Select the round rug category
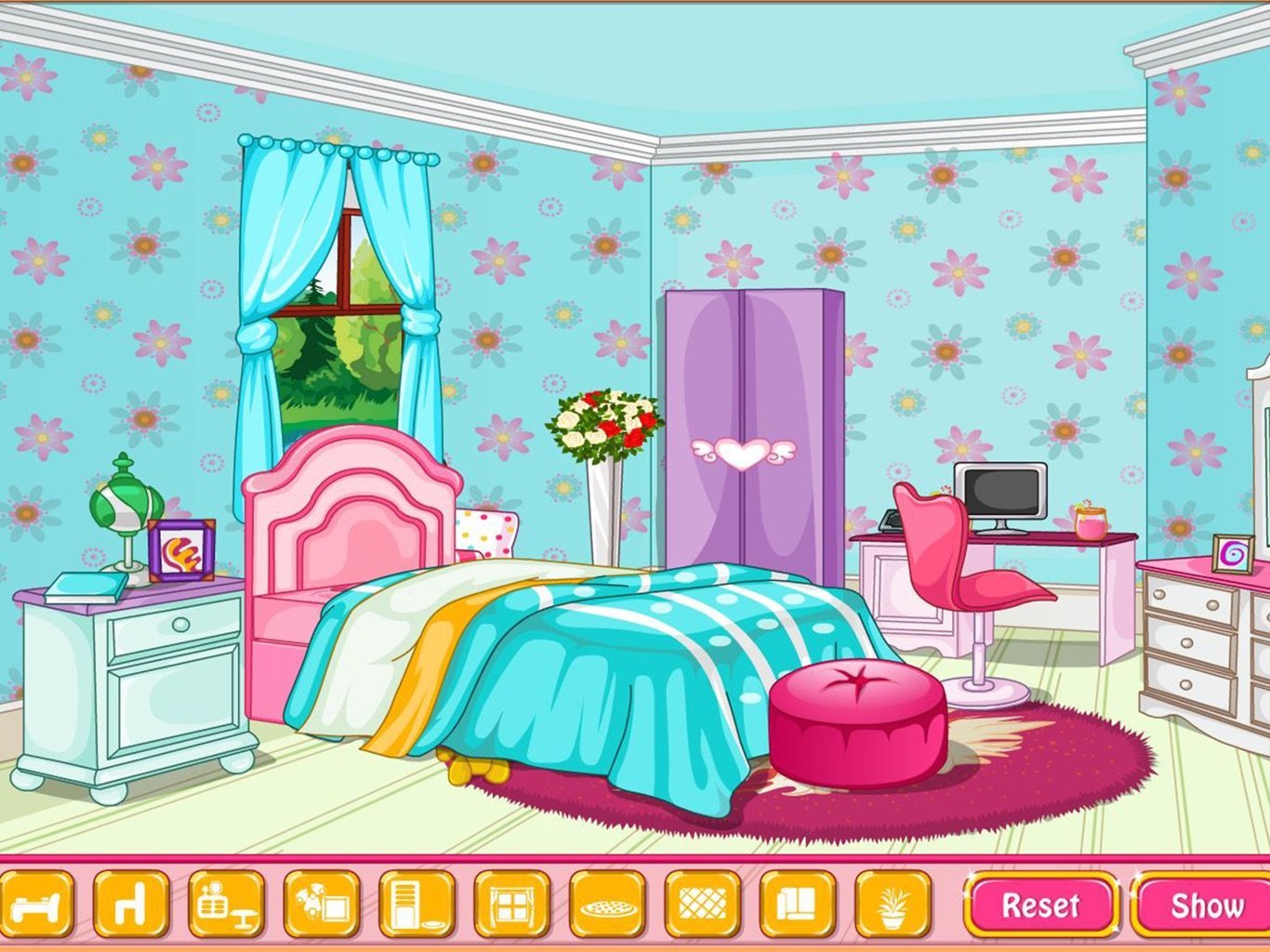Image resolution: width=1270 pixels, height=952 pixels. (607, 904)
